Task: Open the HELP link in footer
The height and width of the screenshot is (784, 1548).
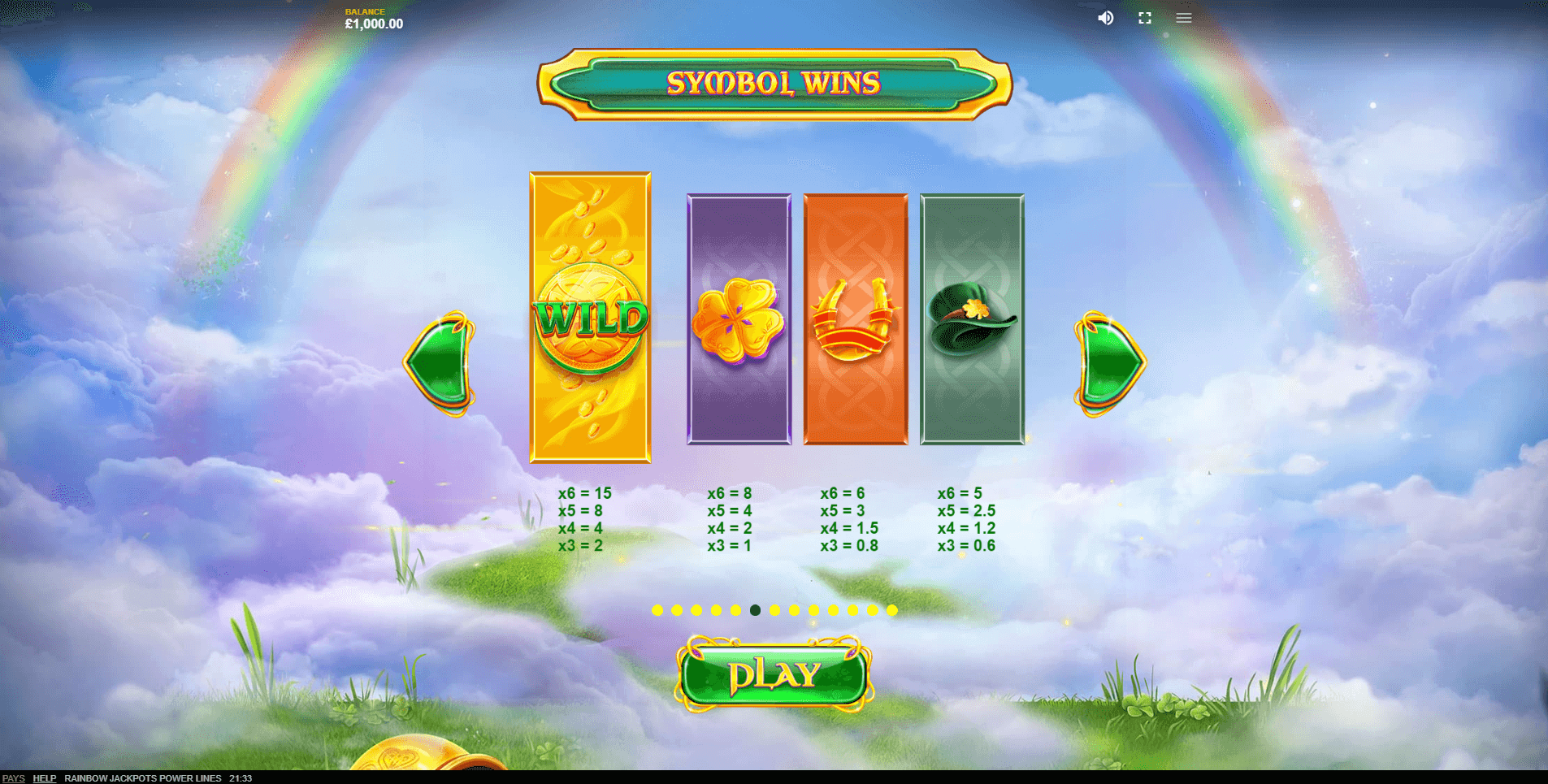Action: [x=44, y=778]
